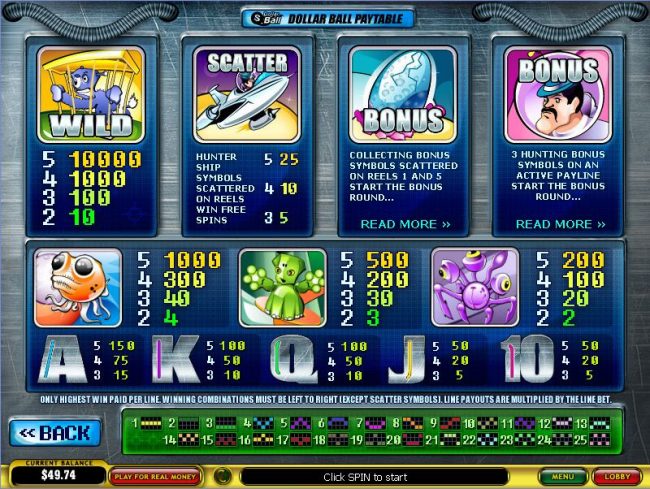The width and height of the screenshot is (650, 489).
Task: Click the round icon beside Play for Real Money
Action: pyautogui.click(x=225, y=476)
